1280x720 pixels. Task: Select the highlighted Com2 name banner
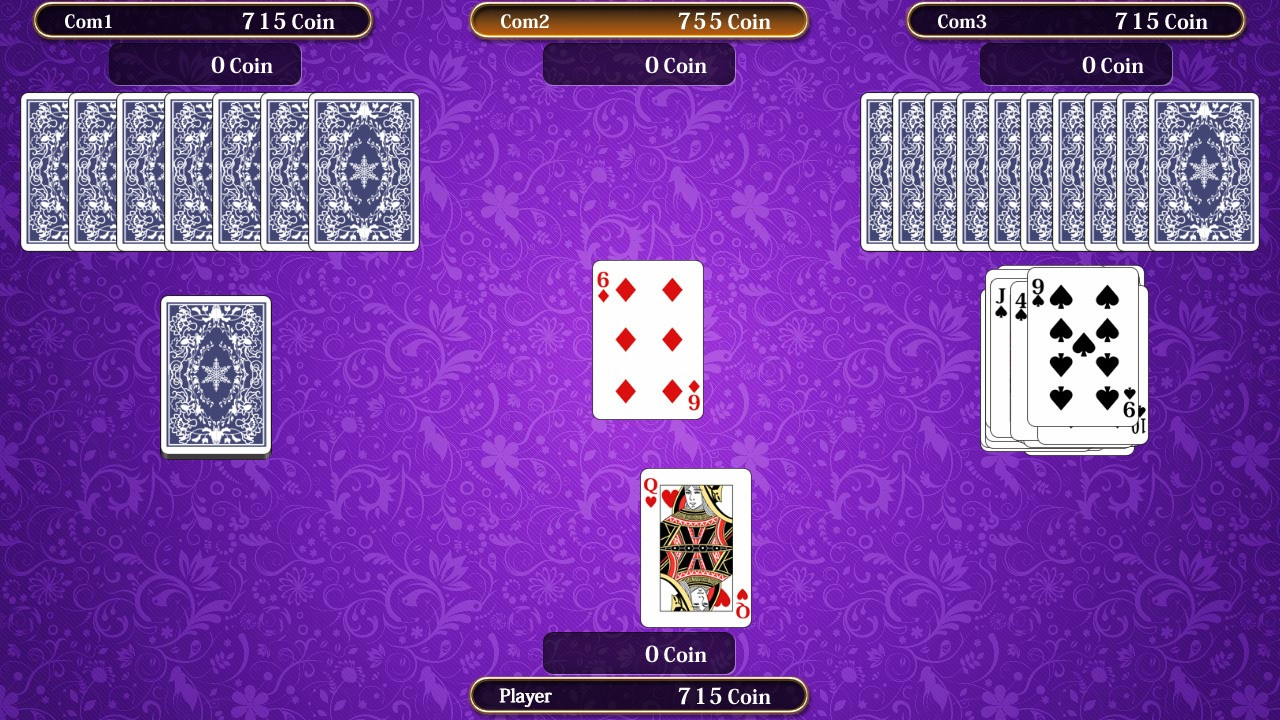click(639, 20)
